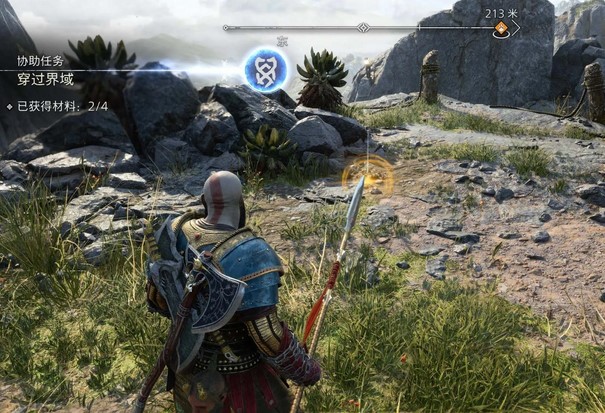Select the blue rune waypoint marker
This screenshot has width=605, height=413.
pyautogui.click(x=266, y=70)
